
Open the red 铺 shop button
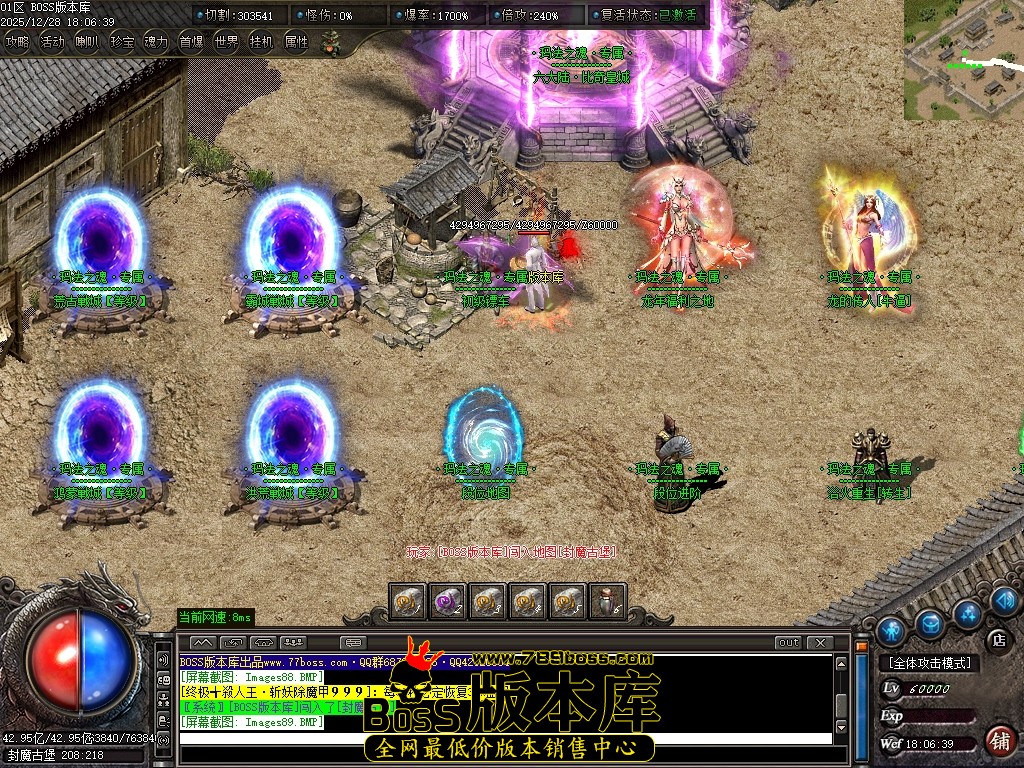coord(998,741)
